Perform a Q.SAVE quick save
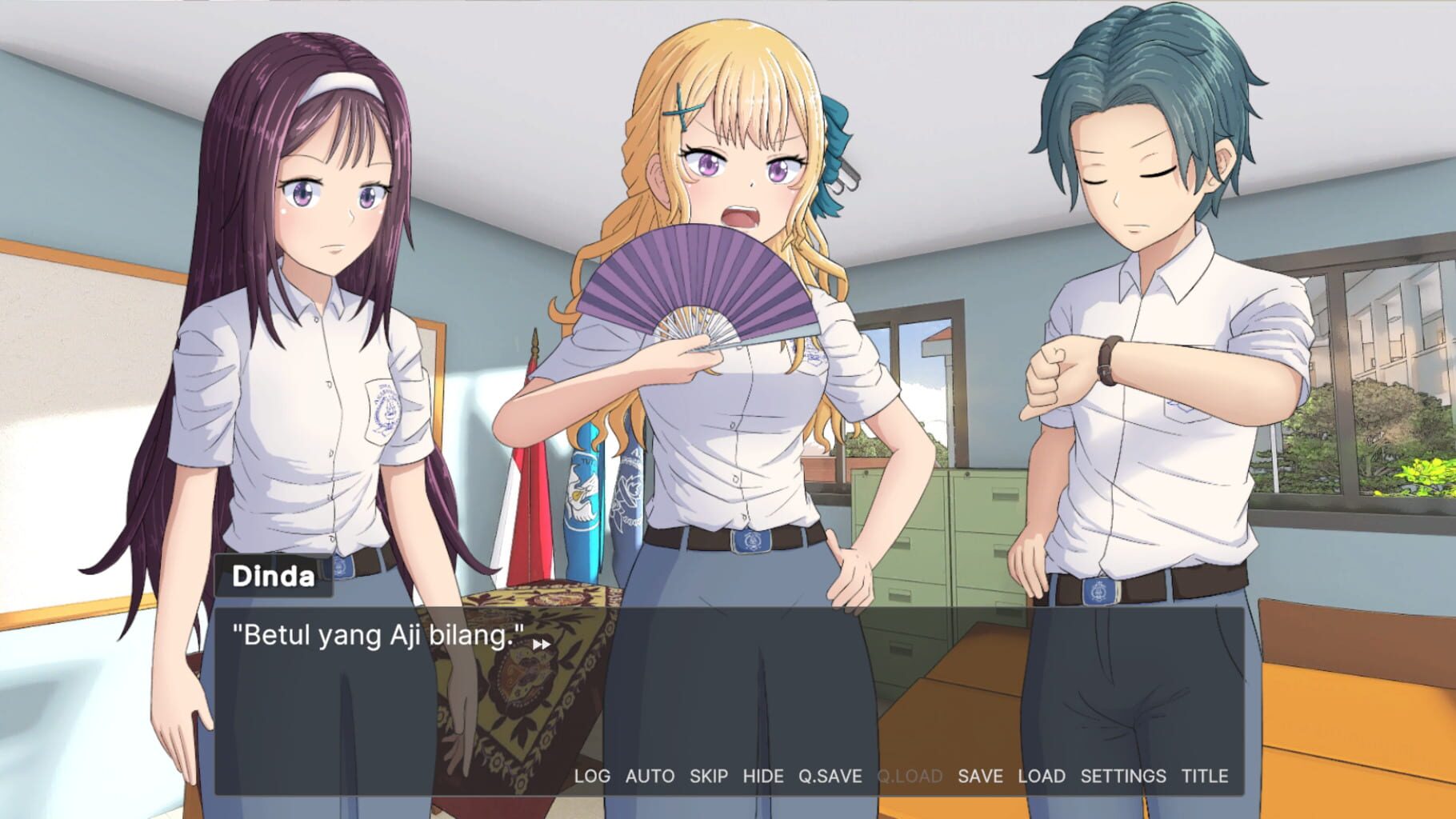 point(832,776)
